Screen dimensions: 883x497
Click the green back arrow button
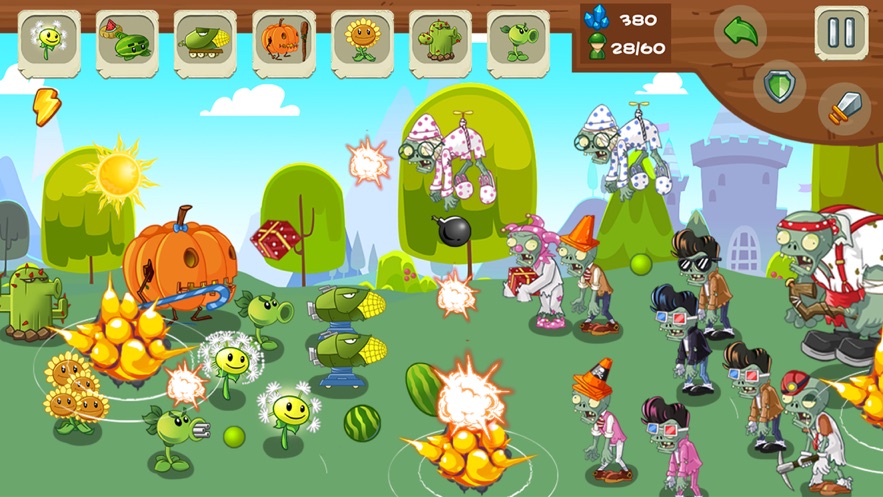pos(740,32)
